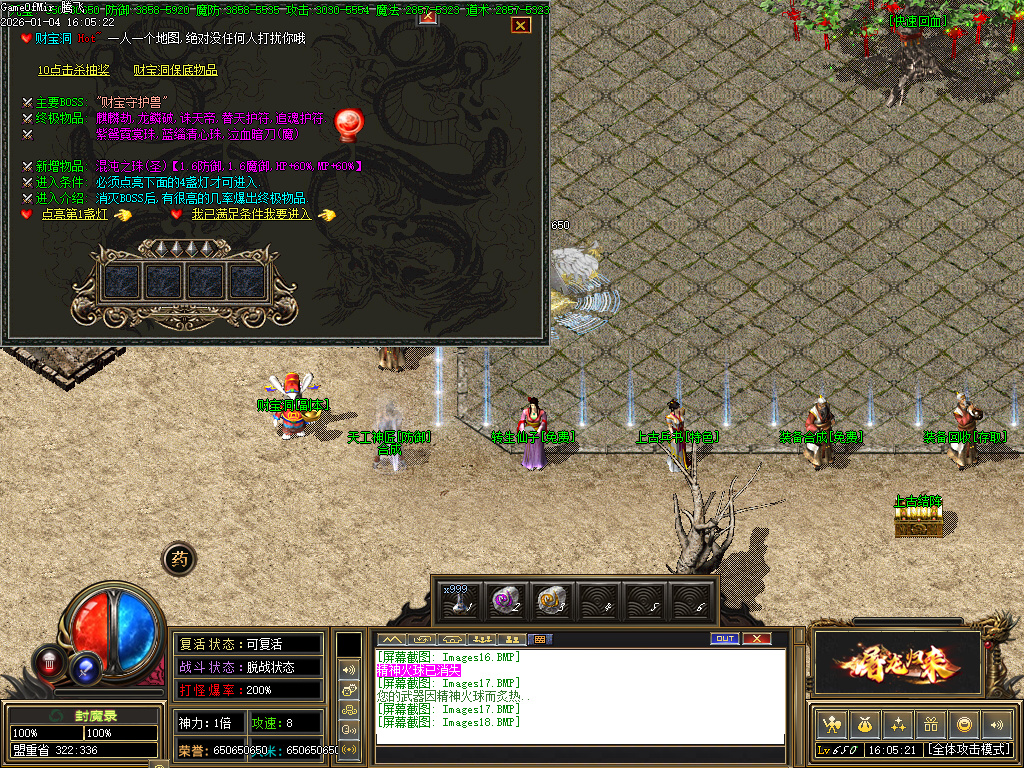Toggle the 全体攻击模式 attack mode label
Screen dimensions: 1024x768
pyautogui.click(x=969, y=749)
